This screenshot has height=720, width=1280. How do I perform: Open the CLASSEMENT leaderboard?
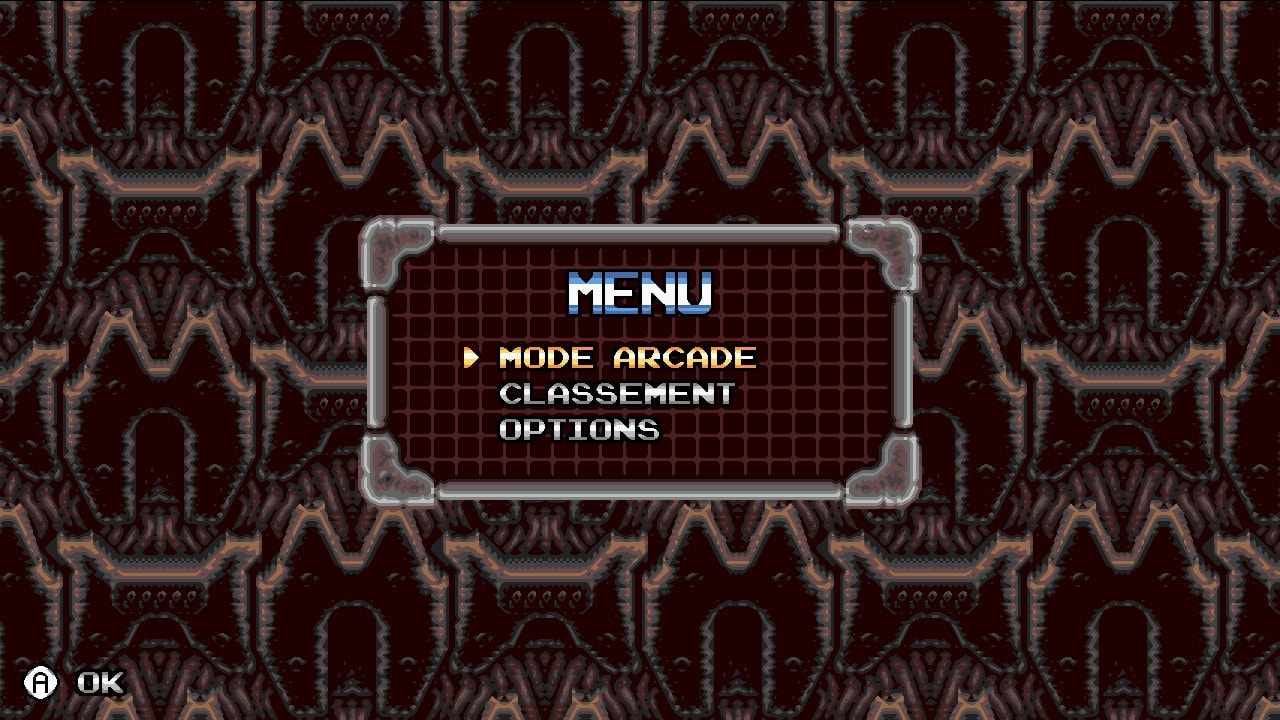click(x=616, y=394)
